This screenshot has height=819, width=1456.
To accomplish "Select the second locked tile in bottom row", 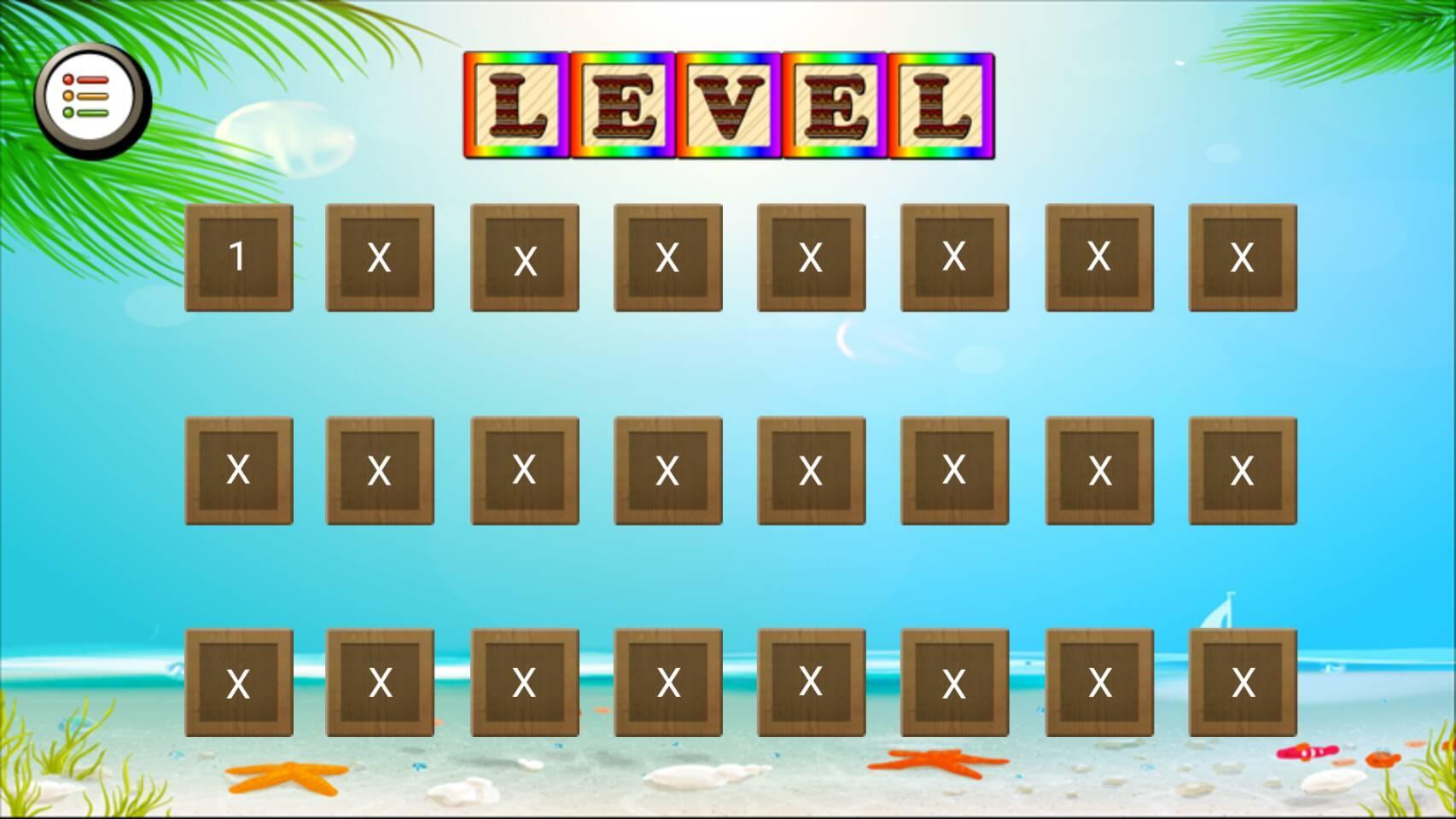I will [380, 682].
